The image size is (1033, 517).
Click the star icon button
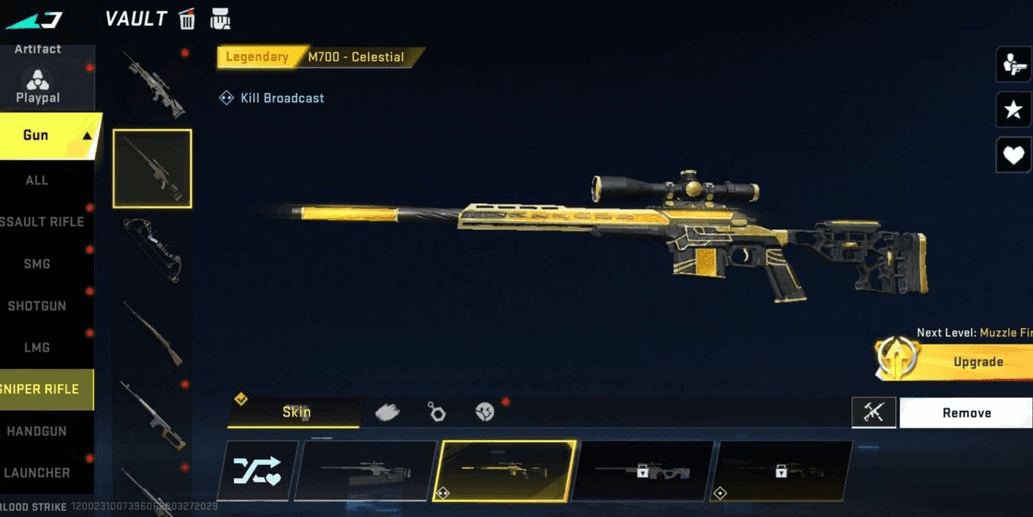click(1013, 110)
